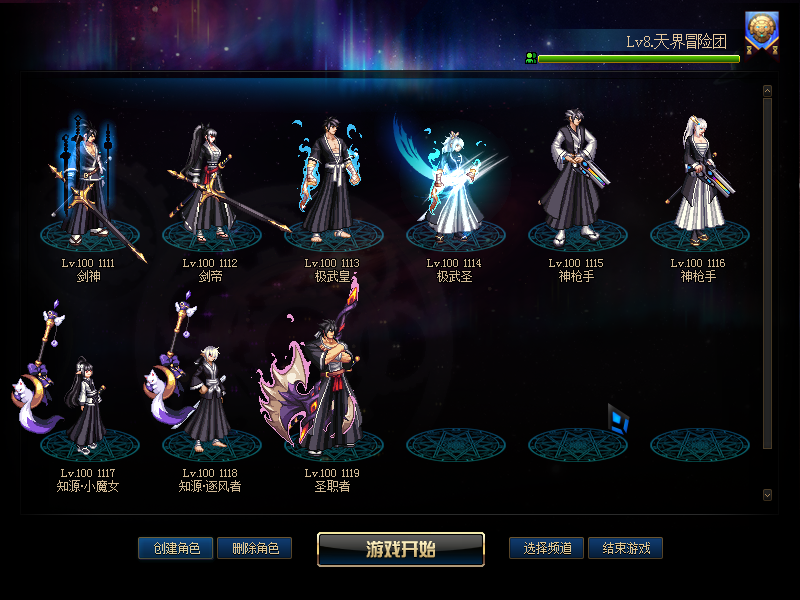Viewport: 800px width, 600px height.
Task: Exit via the 结束游戏 button
Action: pyautogui.click(x=625, y=548)
